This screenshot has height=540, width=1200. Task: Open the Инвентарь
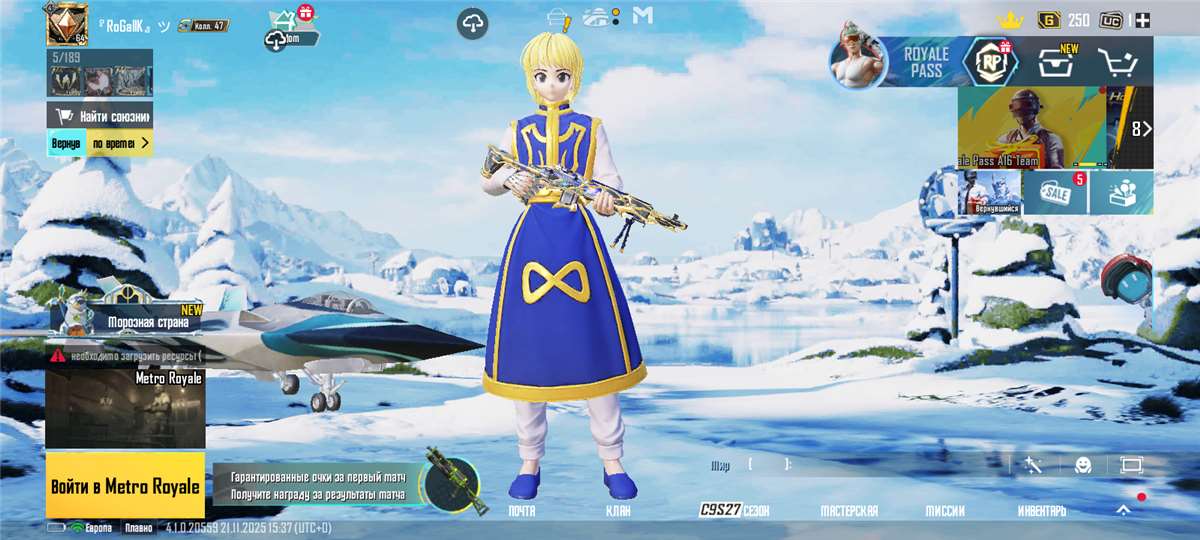coord(1041,510)
